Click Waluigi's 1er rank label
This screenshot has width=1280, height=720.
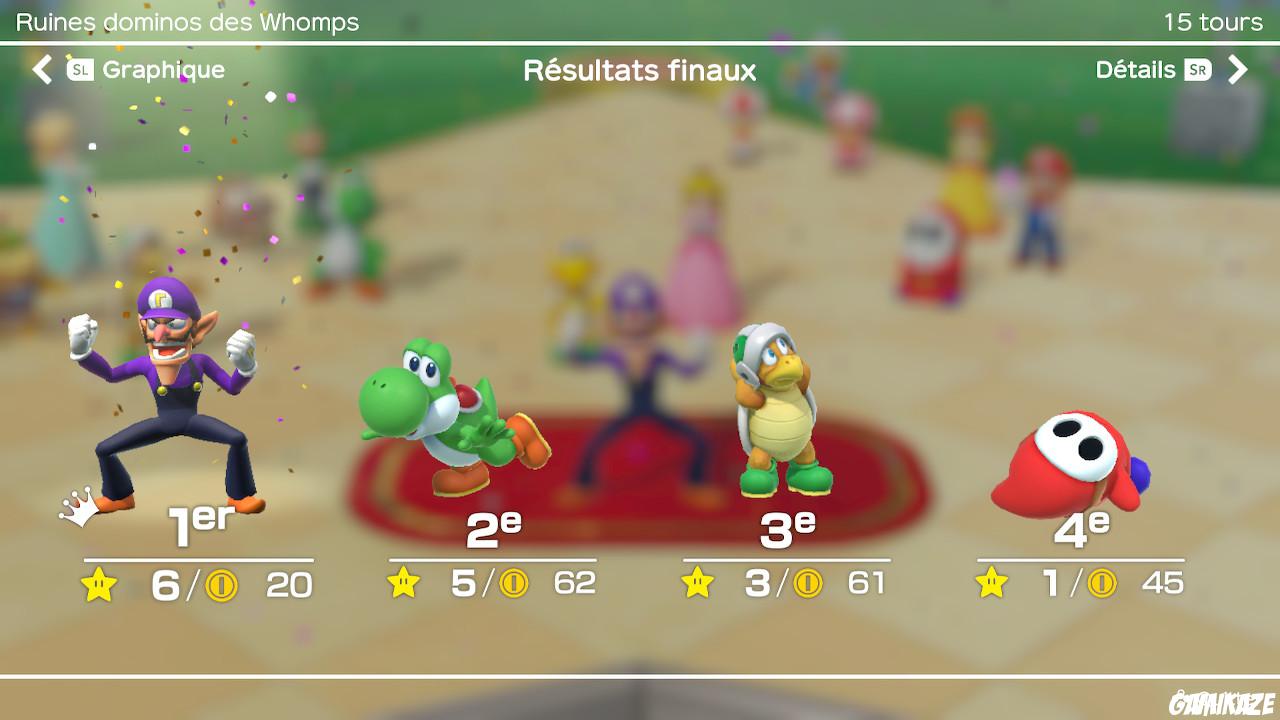[200, 522]
